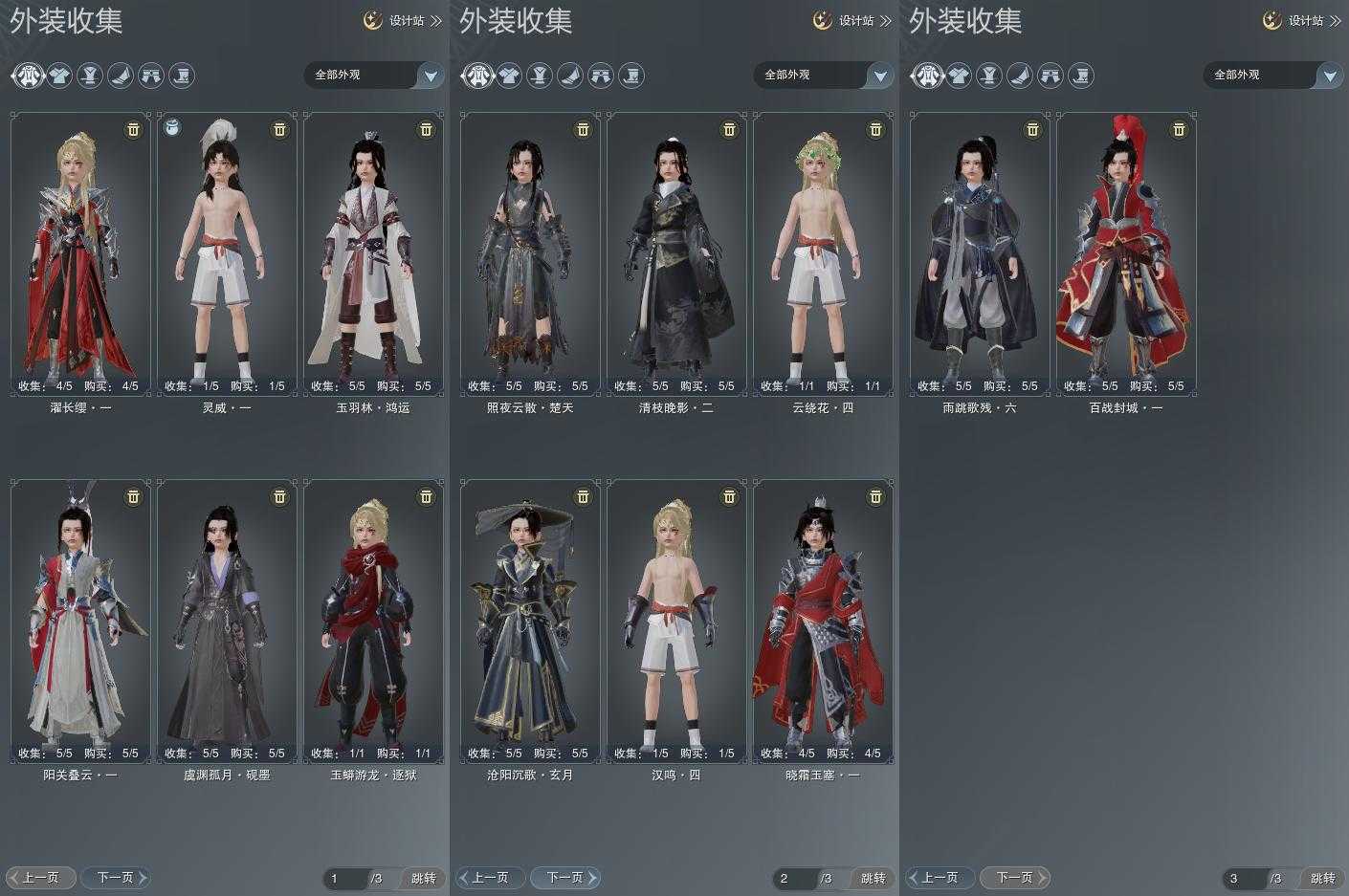Delete the 云绕花·四 outfit via trash icon

[875, 129]
